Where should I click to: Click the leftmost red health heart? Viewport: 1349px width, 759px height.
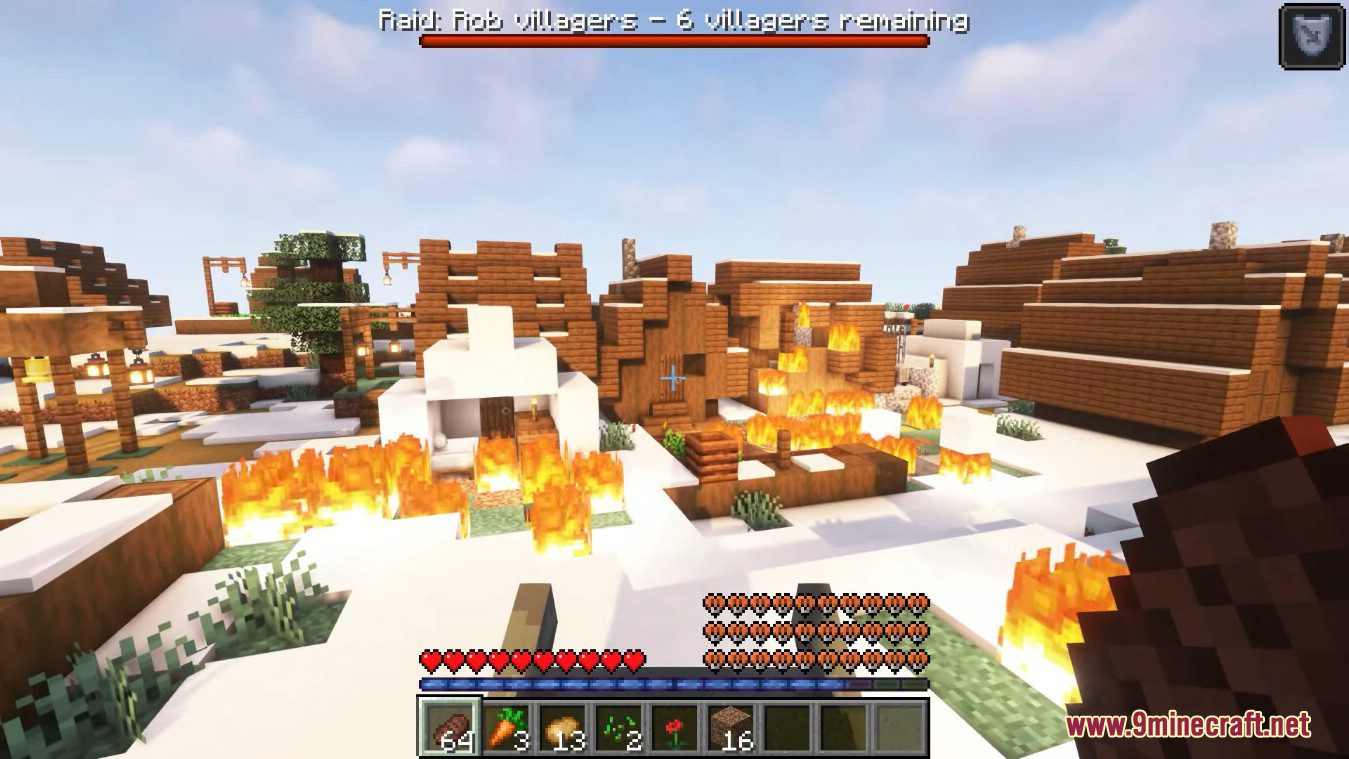pos(429,661)
